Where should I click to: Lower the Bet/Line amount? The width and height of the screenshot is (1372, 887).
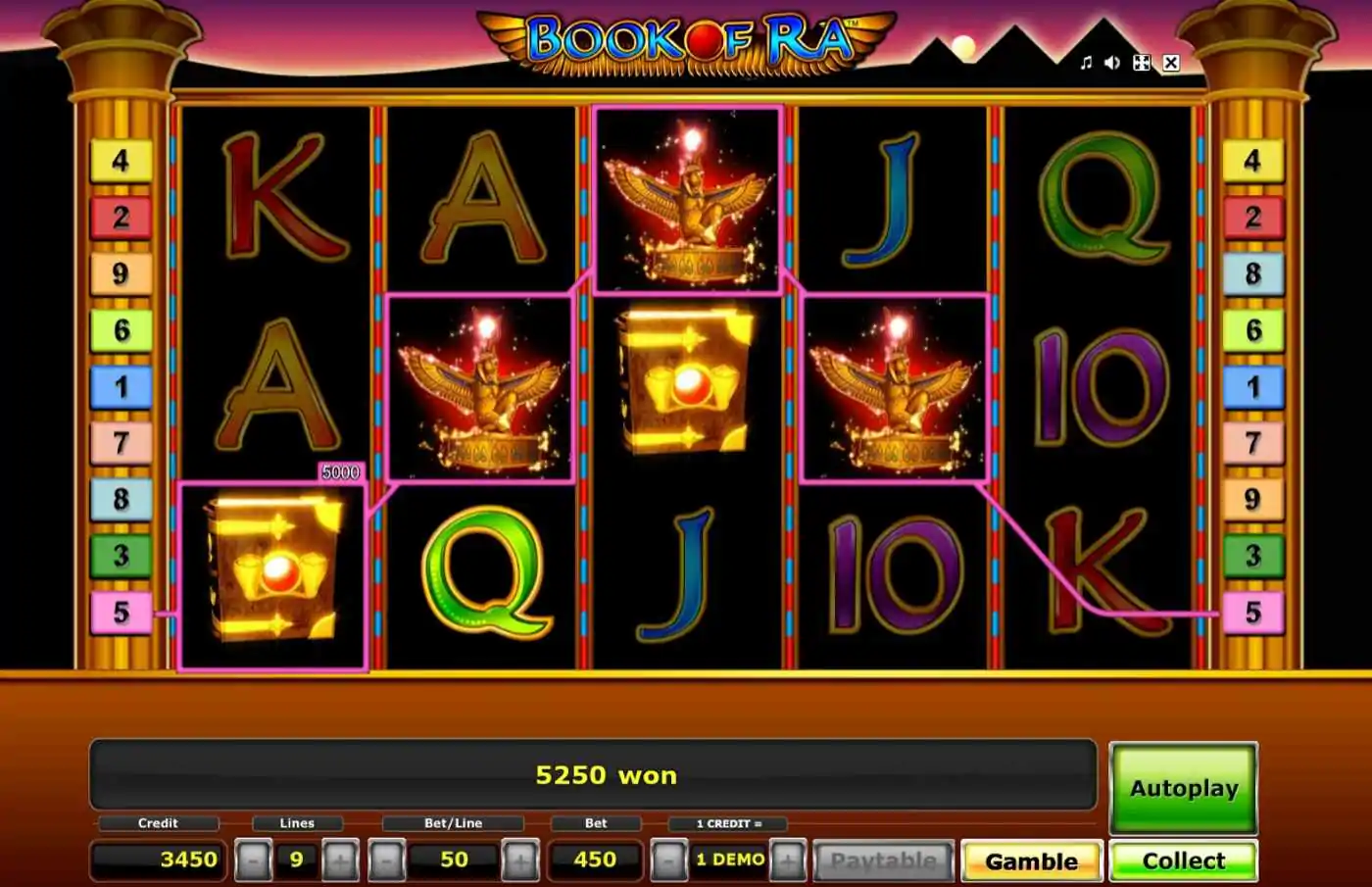click(385, 861)
